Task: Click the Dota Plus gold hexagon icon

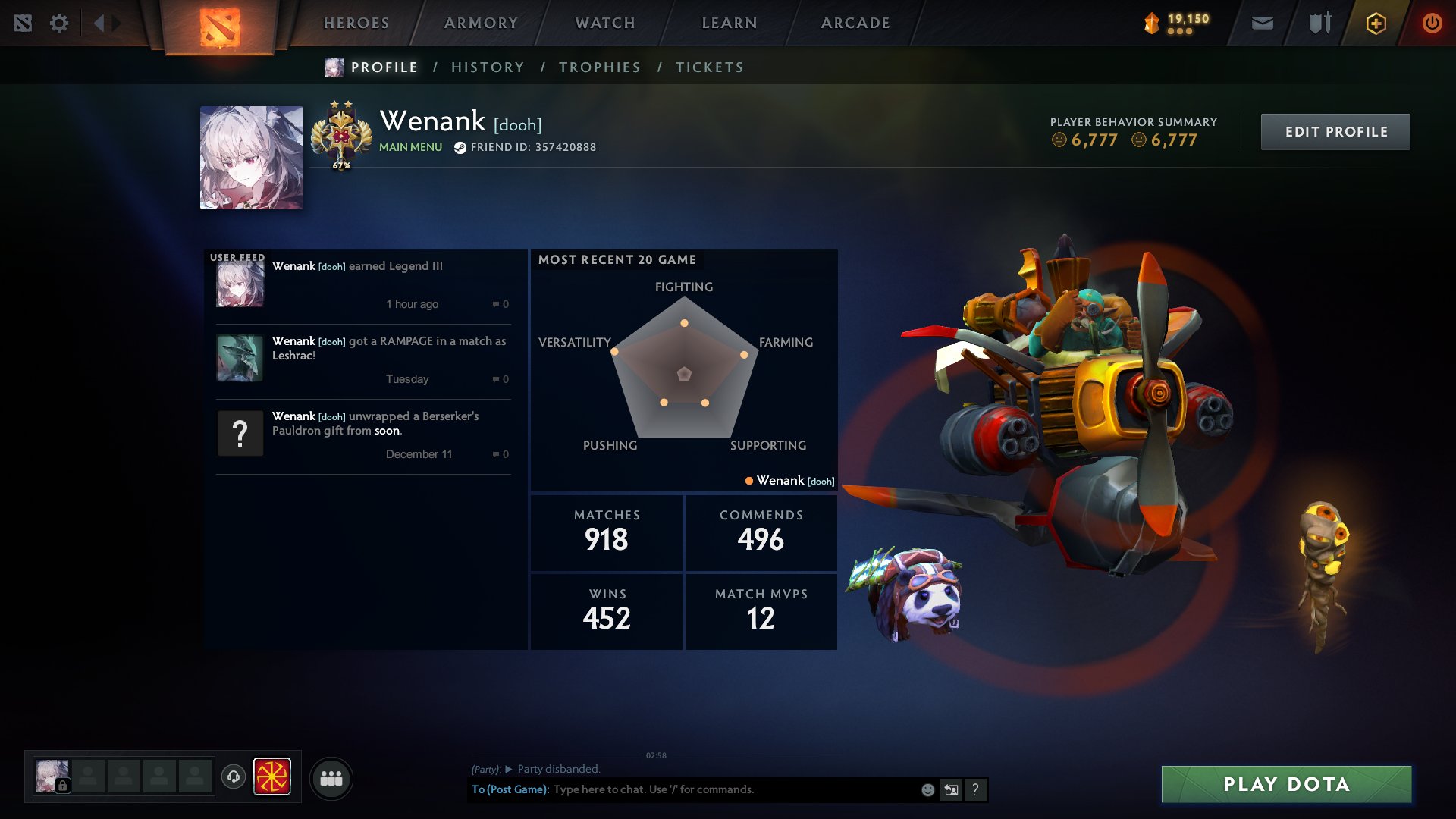Action: (1375, 23)
